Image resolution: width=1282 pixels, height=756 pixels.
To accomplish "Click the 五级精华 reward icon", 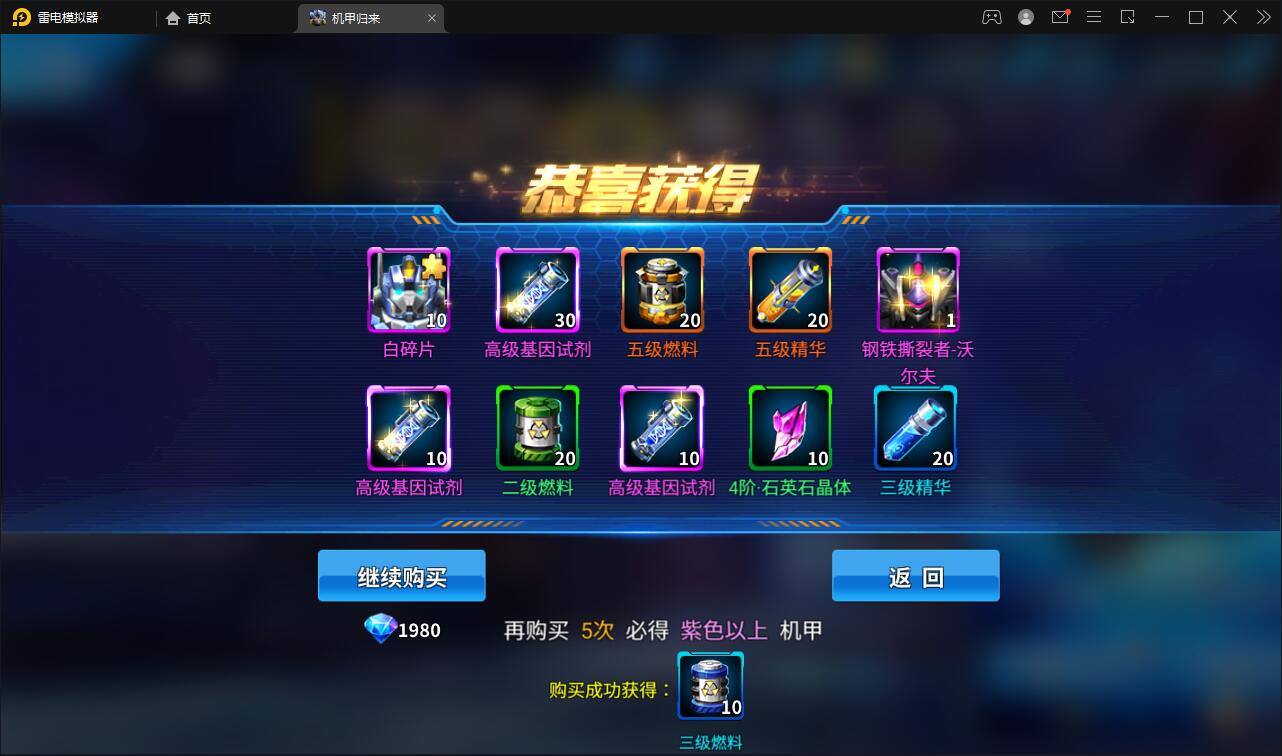I will click(x=789, y=291).
